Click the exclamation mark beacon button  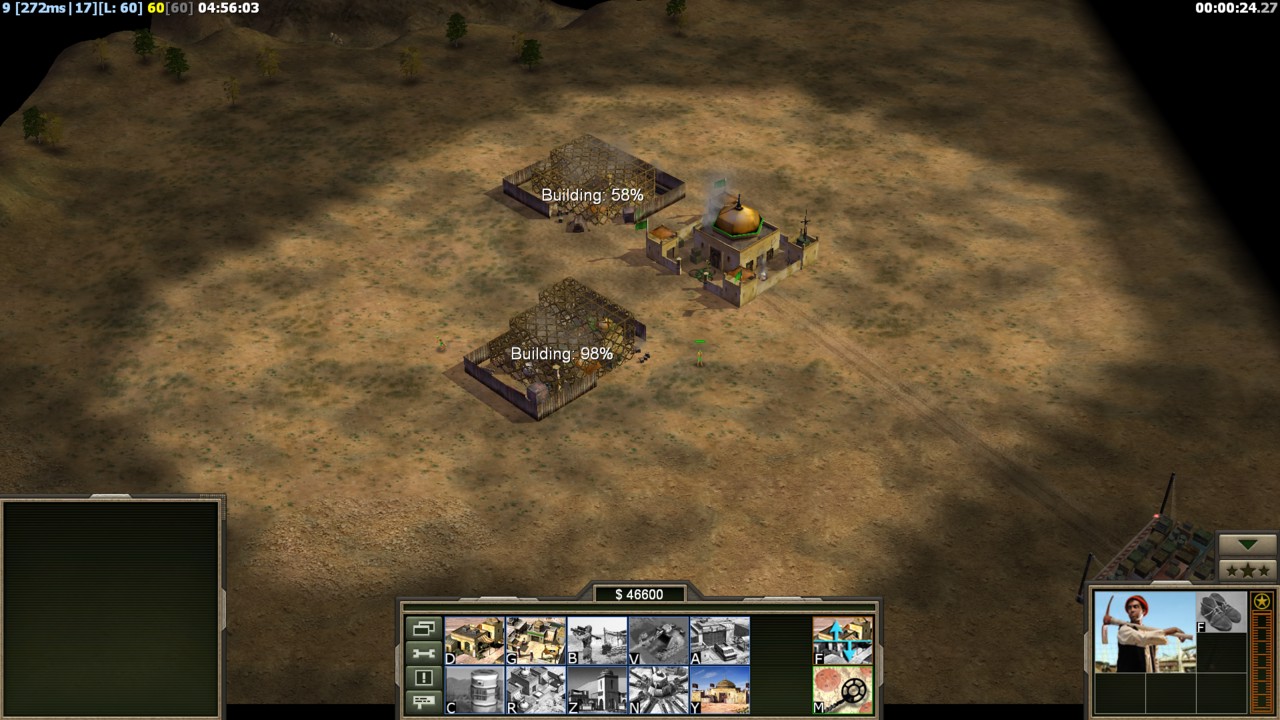tap(423, 677)
